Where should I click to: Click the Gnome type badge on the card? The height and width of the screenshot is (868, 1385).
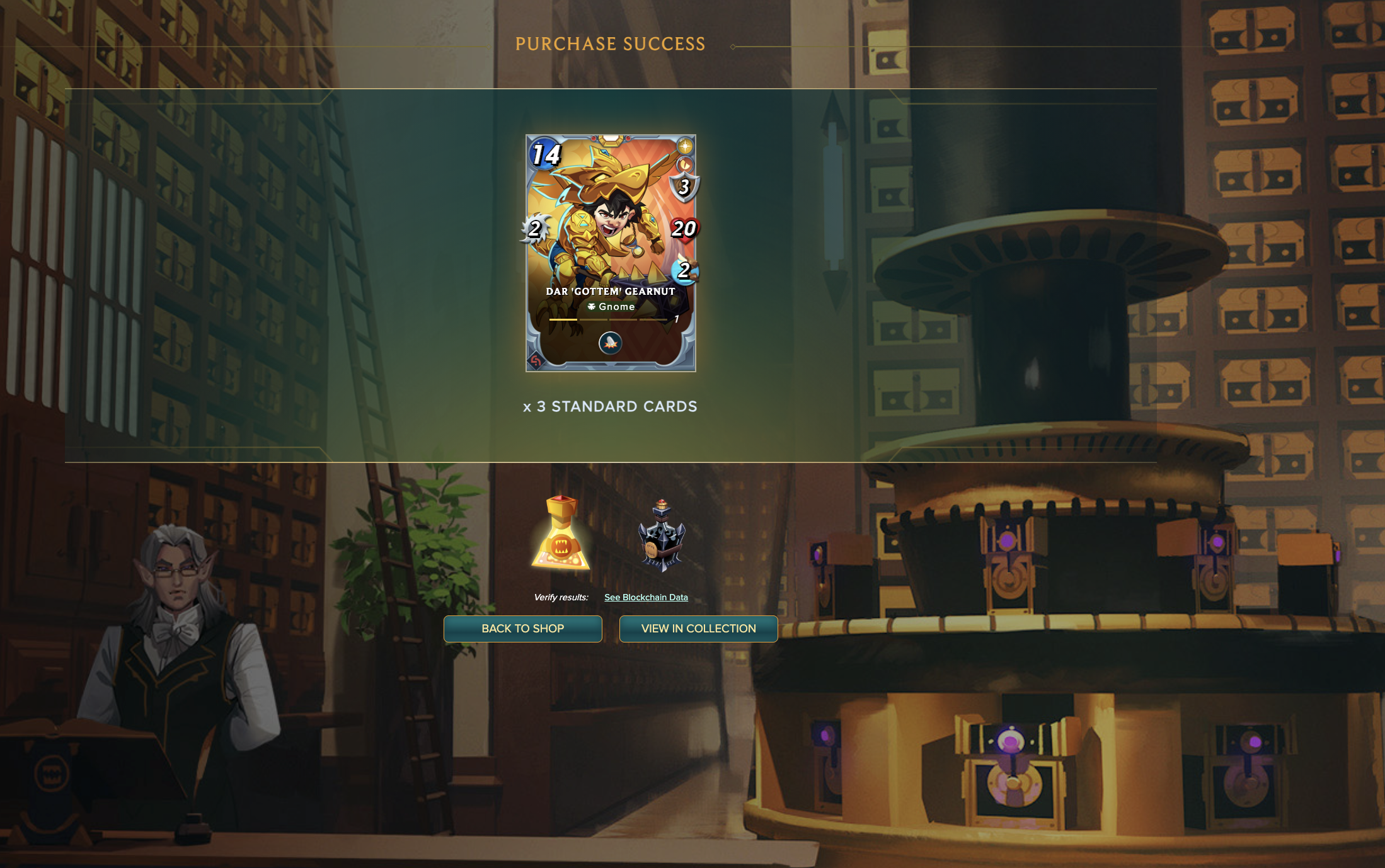pyautogui.click(x=609, y=307)
